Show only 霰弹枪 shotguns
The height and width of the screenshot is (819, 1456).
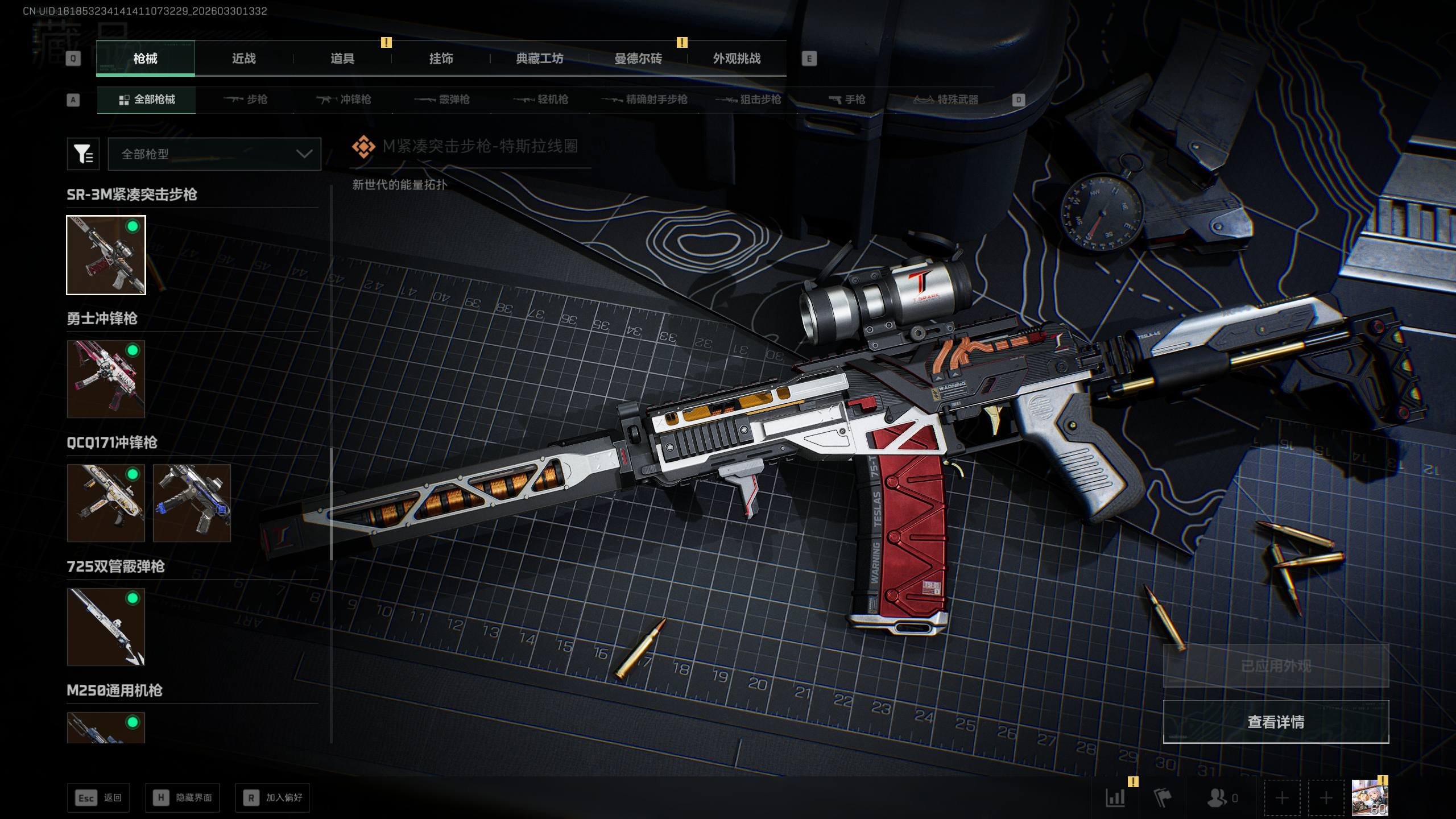442,100
